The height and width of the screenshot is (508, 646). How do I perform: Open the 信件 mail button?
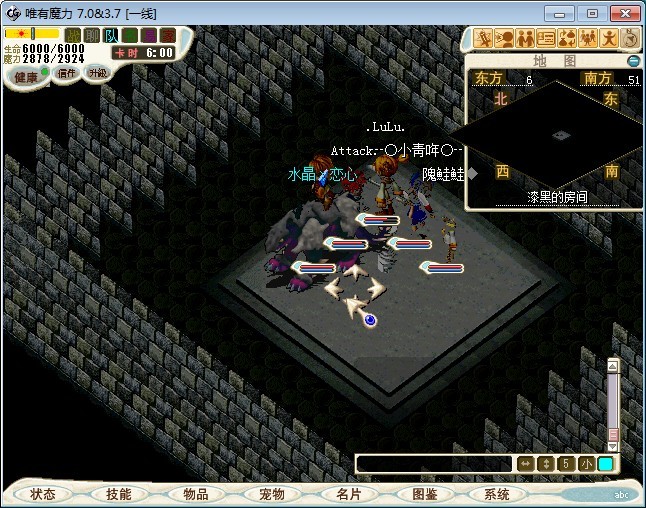pyautogui.click(x=67, y=73)
